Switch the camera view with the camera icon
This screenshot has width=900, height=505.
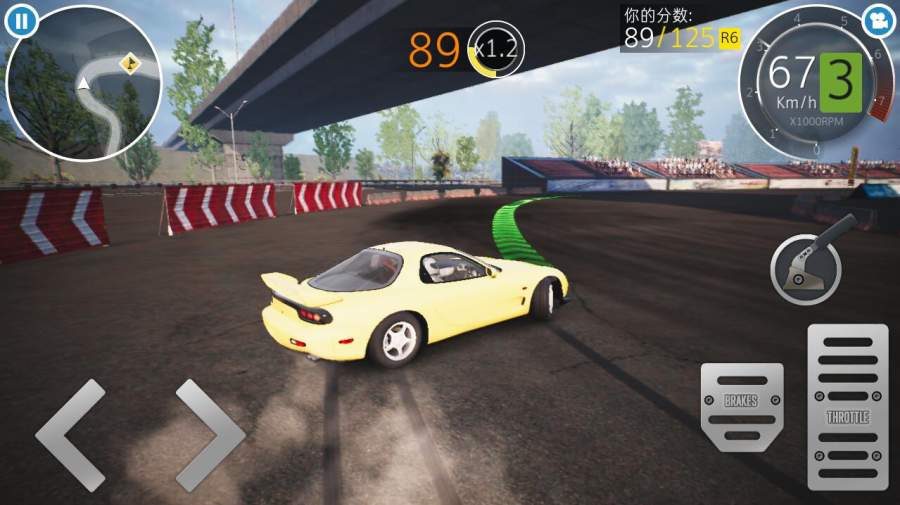pos(878,19)
